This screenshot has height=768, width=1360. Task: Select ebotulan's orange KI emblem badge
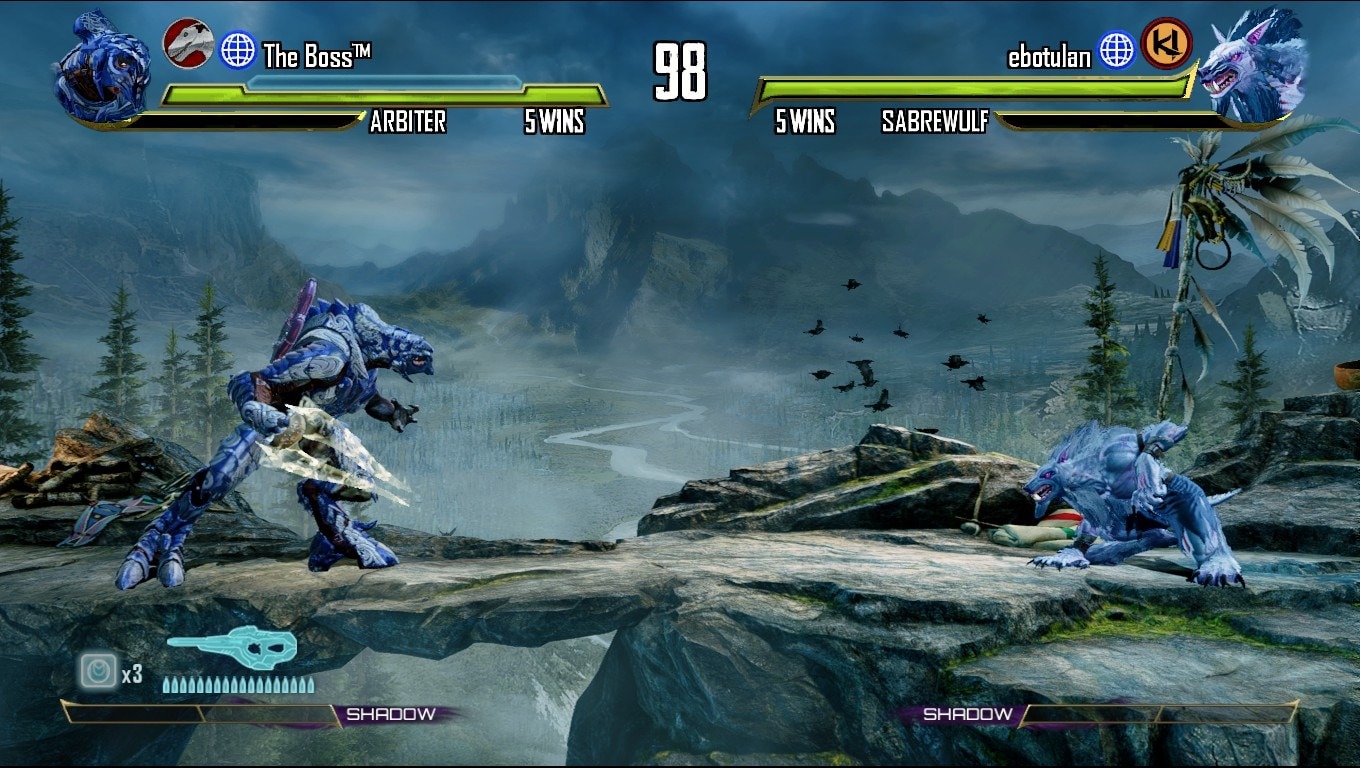[1166, 44]
